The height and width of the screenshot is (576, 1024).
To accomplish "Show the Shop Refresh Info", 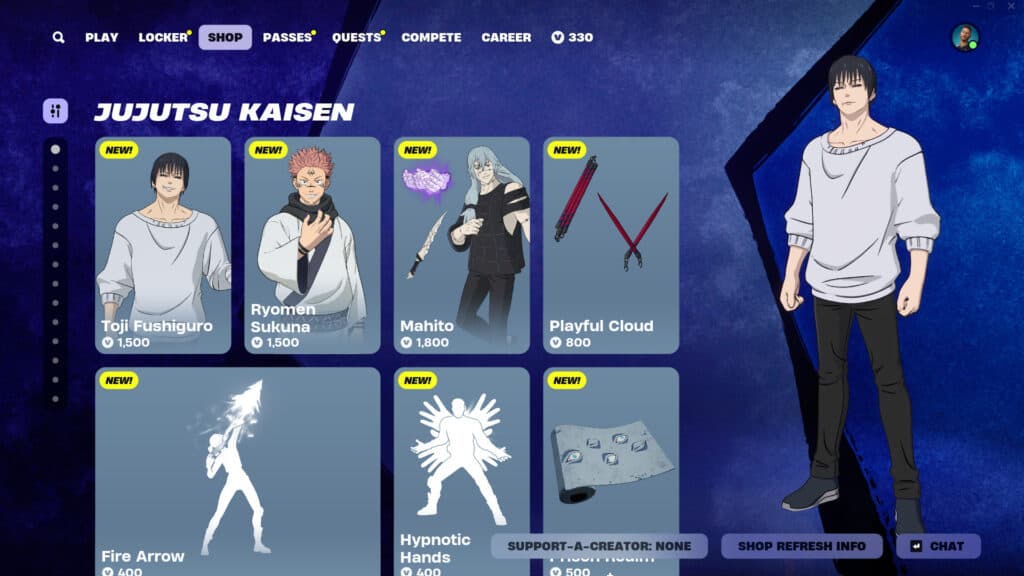I will coord(802,546).
